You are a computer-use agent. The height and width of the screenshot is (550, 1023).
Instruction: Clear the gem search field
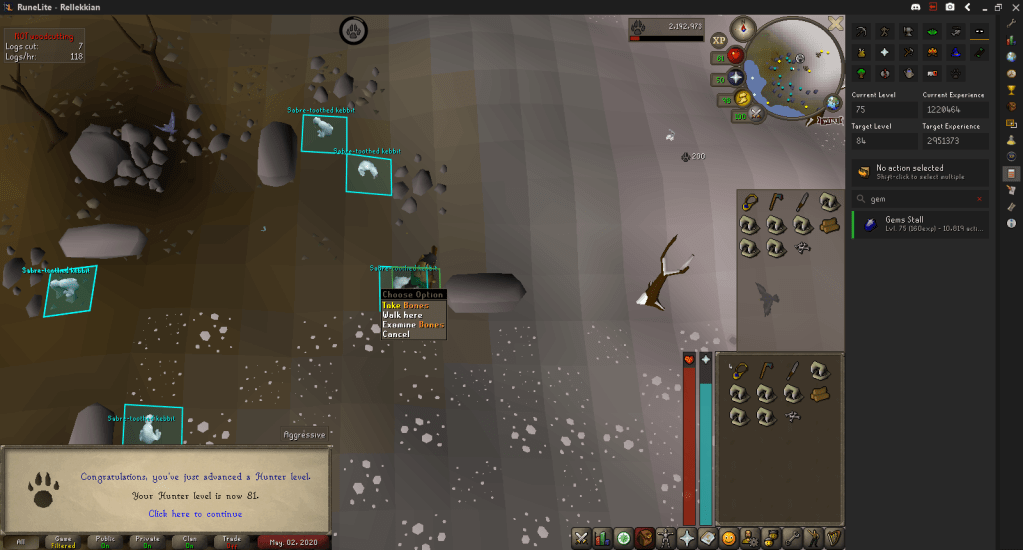click(x=981, y=198)
